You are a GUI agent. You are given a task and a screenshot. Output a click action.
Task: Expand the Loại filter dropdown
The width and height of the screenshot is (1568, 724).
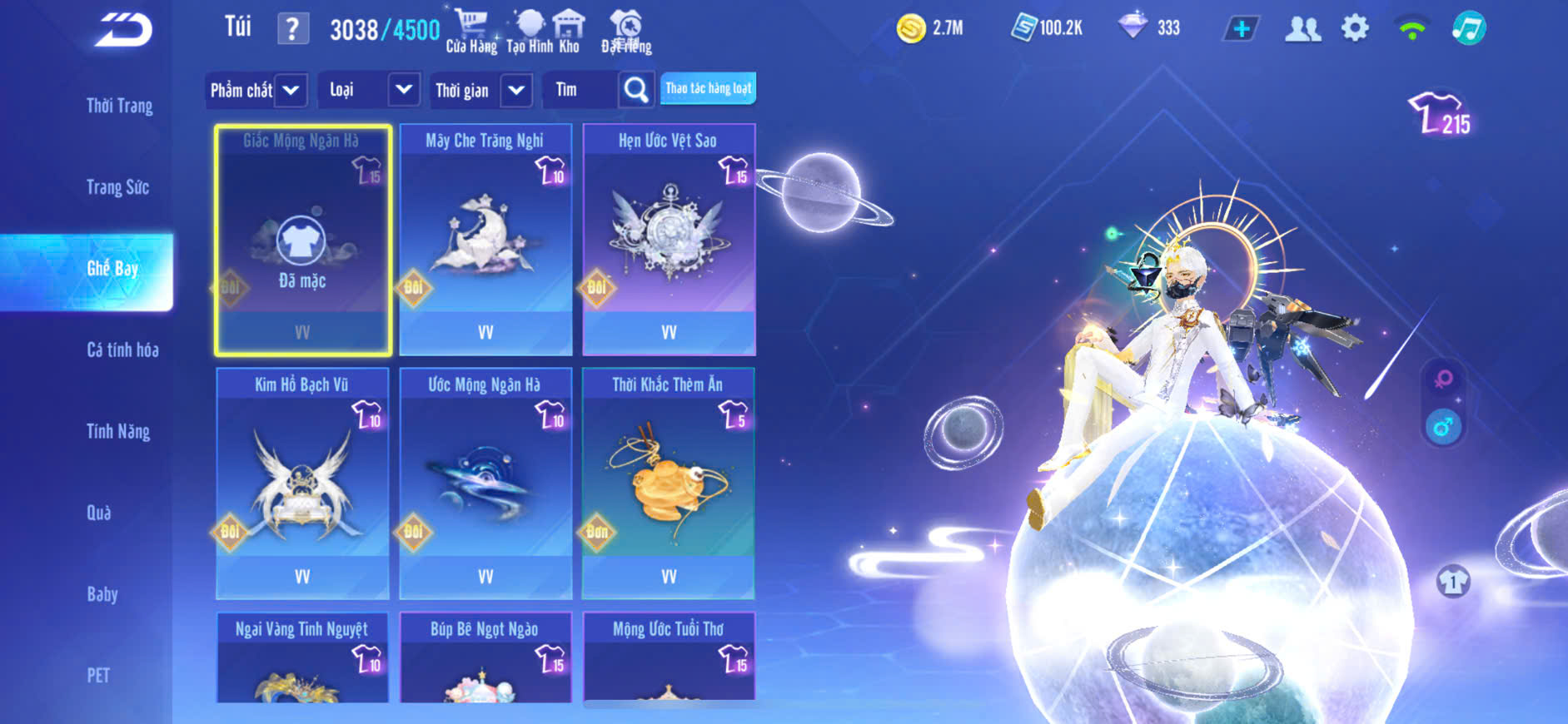(369, 90)
